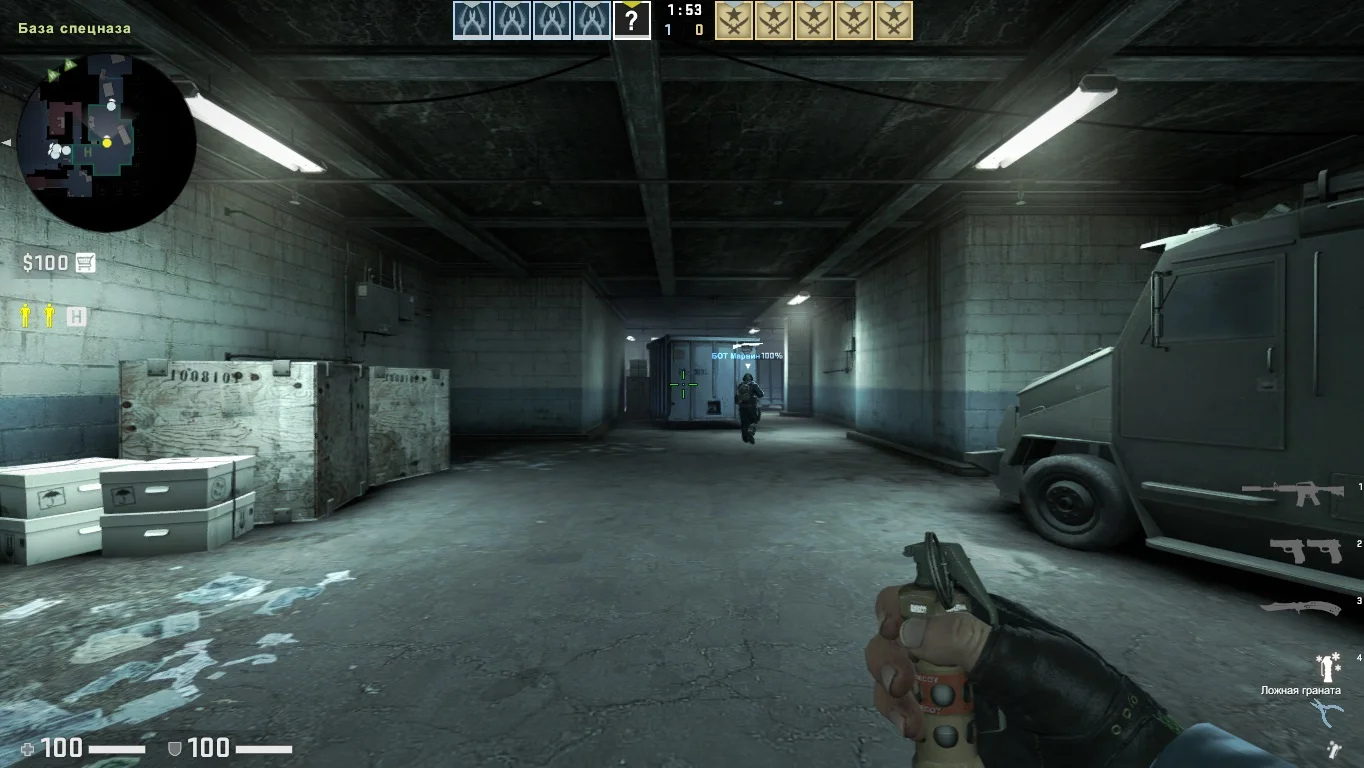Click the blue rescue kit pliers icon
The width and height of the screenshot is (1364, 768).
point(1326,713)
